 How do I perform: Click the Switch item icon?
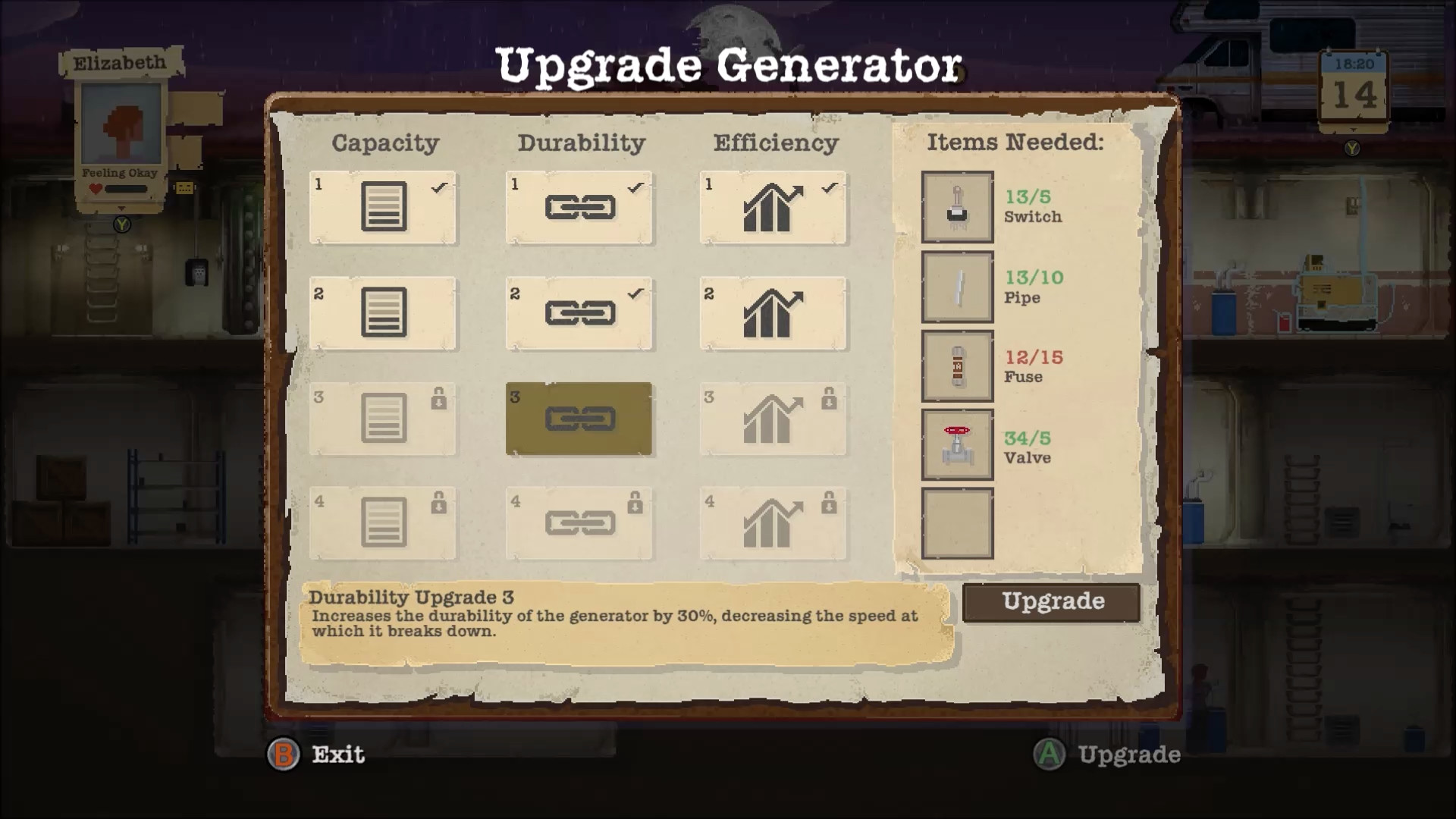(x=957, y=207)
